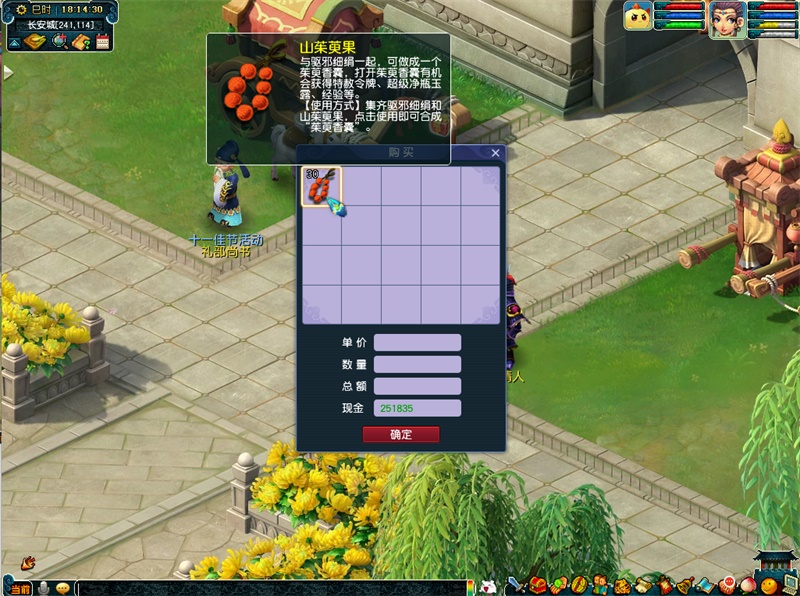Image resolution: width=800 pixels, height=596 pixels.
Task: Open the sword attack icon
Action: click(x=516, y=585)
